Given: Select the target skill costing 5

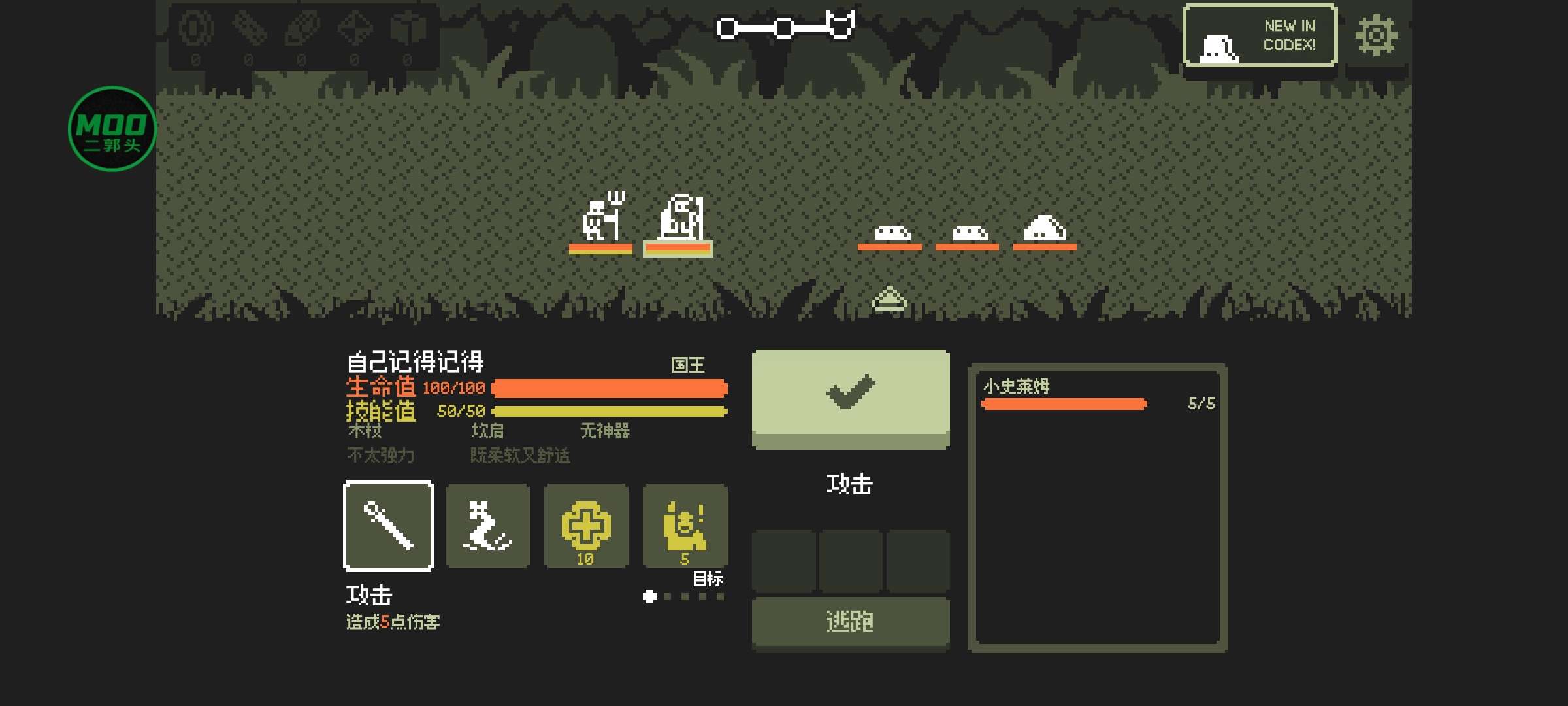Looking at the screenshot, I should (685, 526).
